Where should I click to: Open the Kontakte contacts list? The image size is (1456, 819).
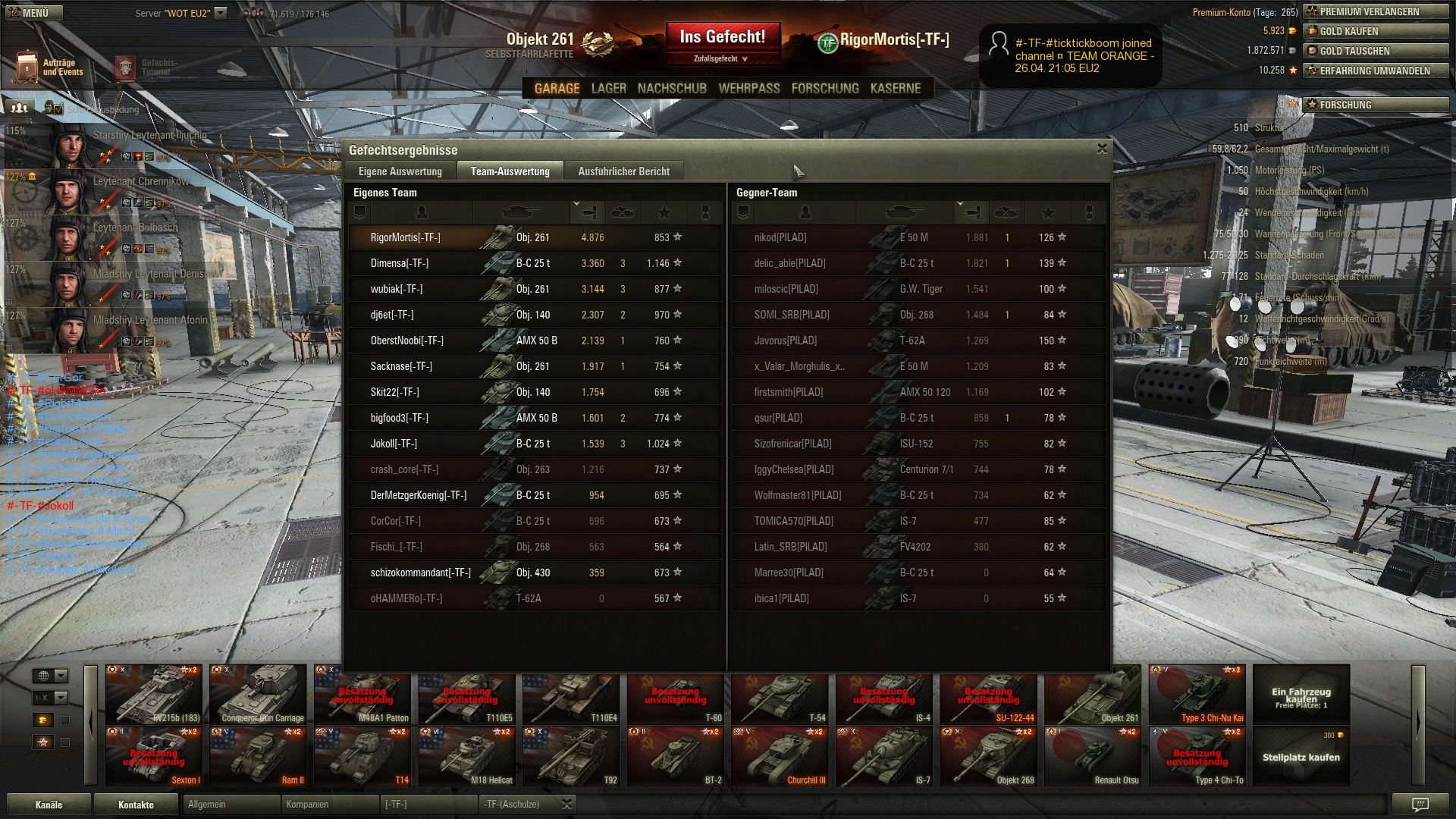136,805
